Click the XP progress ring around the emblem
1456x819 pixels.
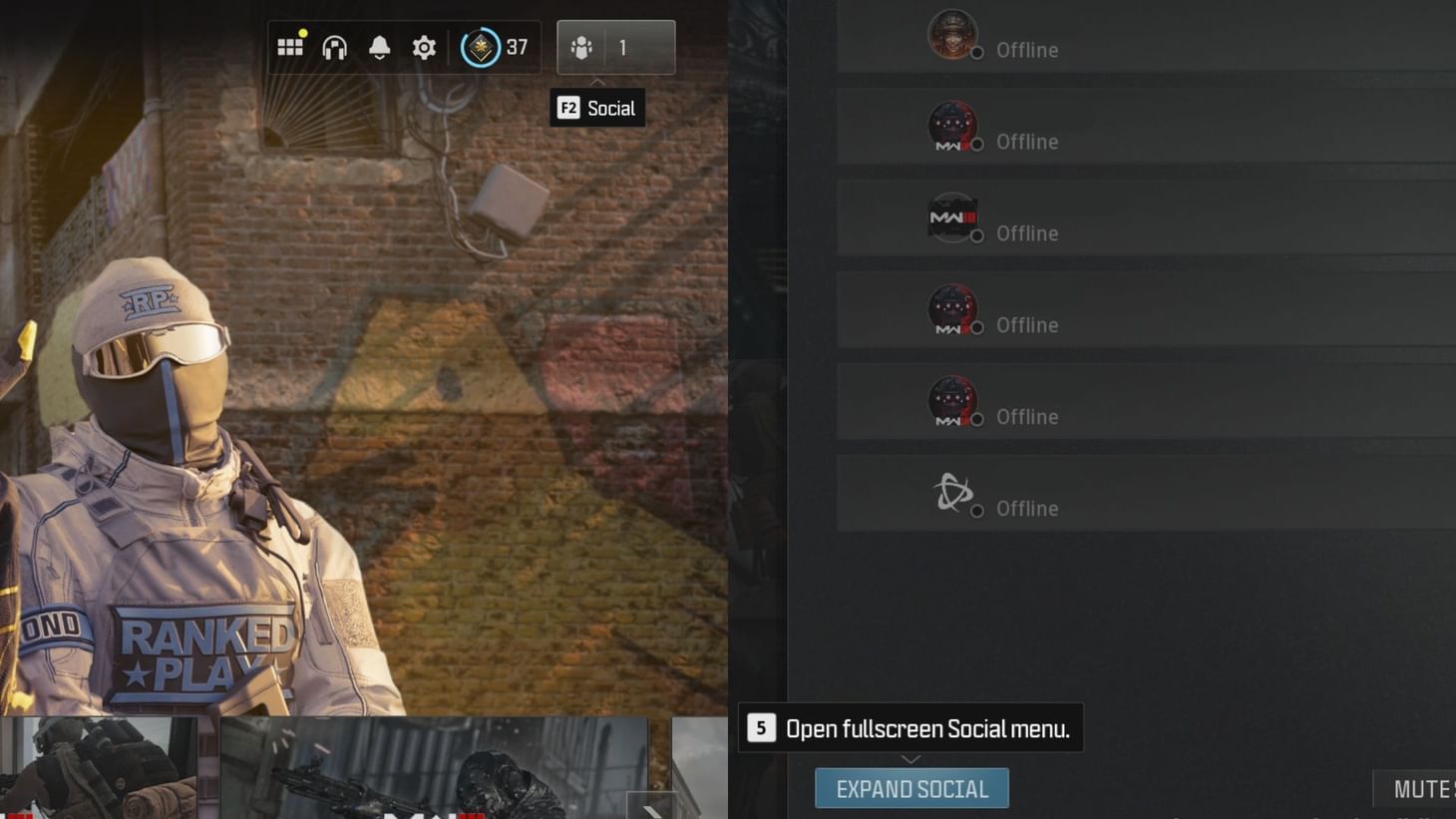pos(463,46)
